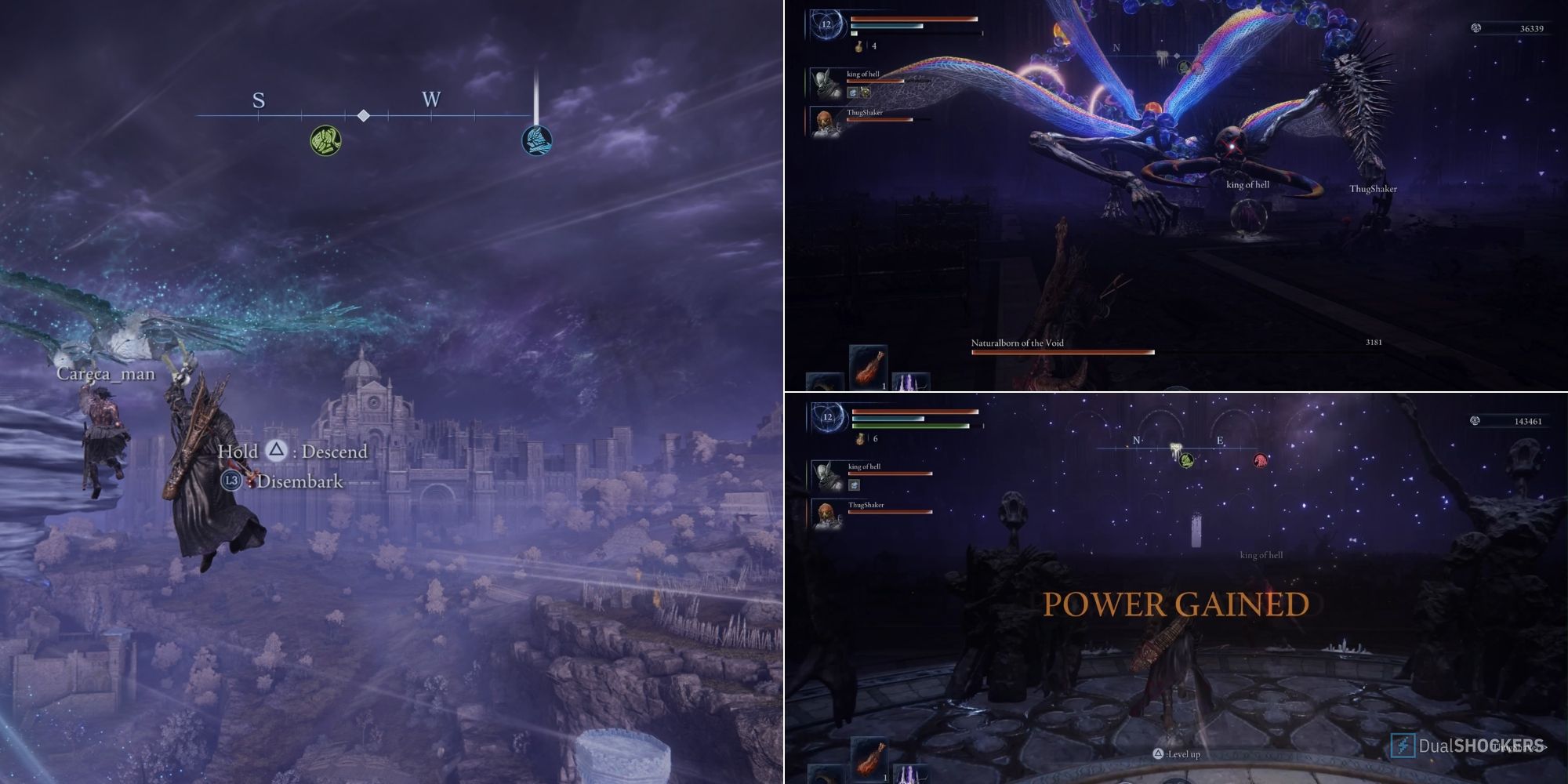Click the golden buff icon beside the blue one

[865, 93]
